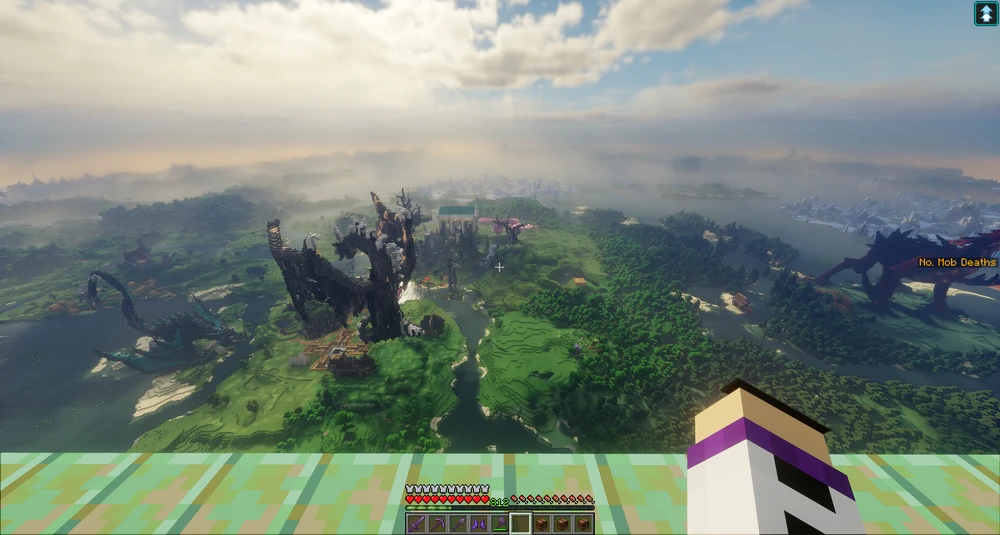Click the highlighted empty hotbar slot

pos(521,524)
